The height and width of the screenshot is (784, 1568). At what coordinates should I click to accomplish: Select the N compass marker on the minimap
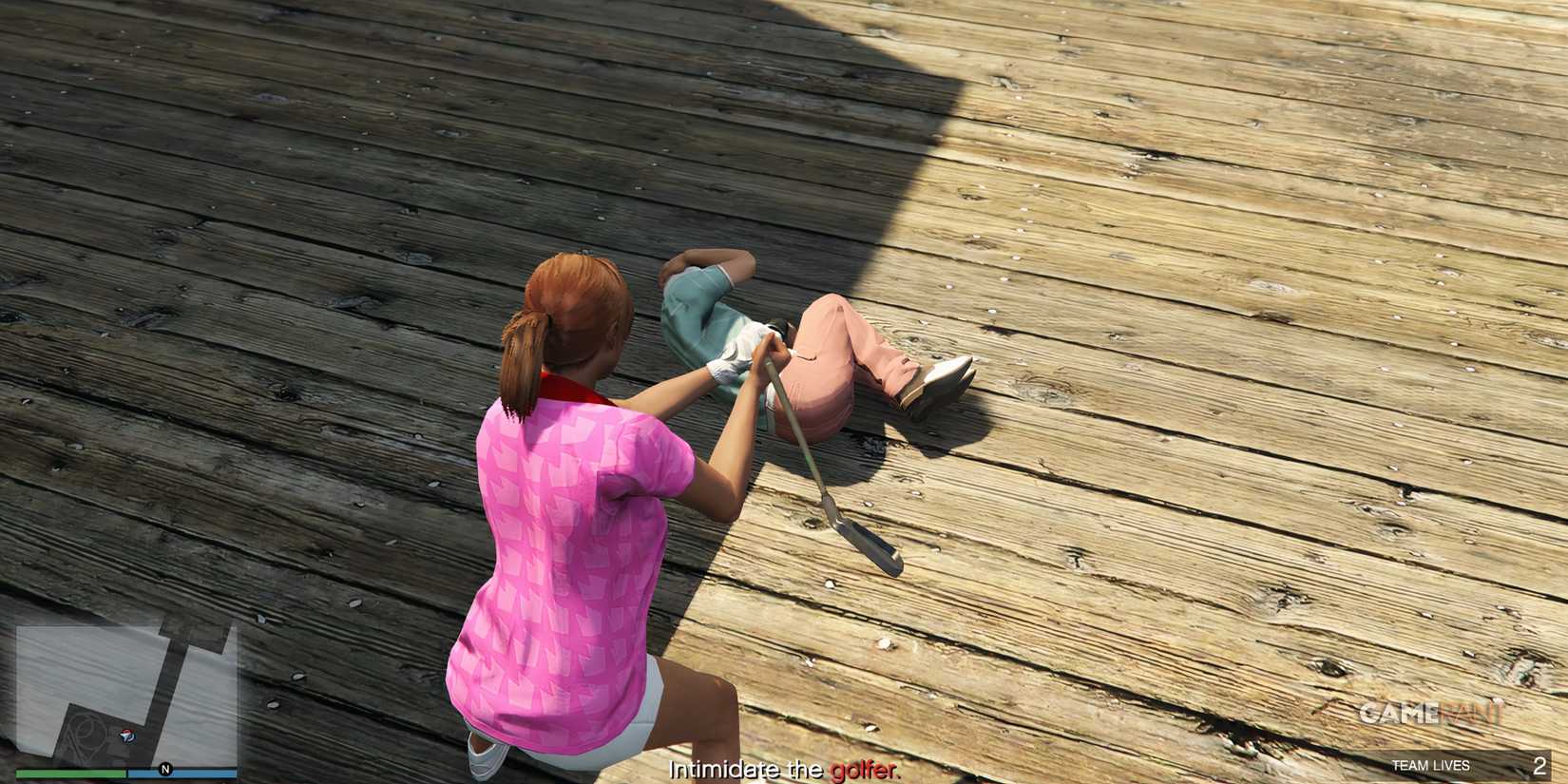coord(165,769)
